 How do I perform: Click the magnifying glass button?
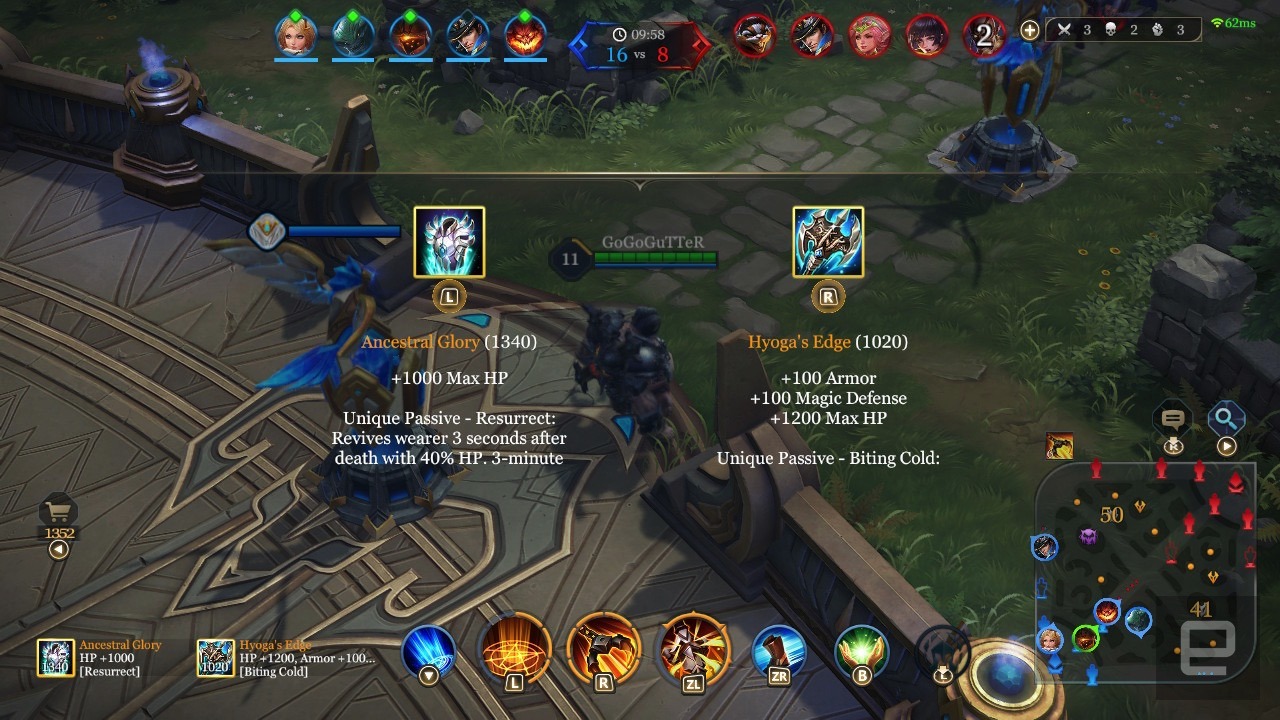tap(1226, 419)
